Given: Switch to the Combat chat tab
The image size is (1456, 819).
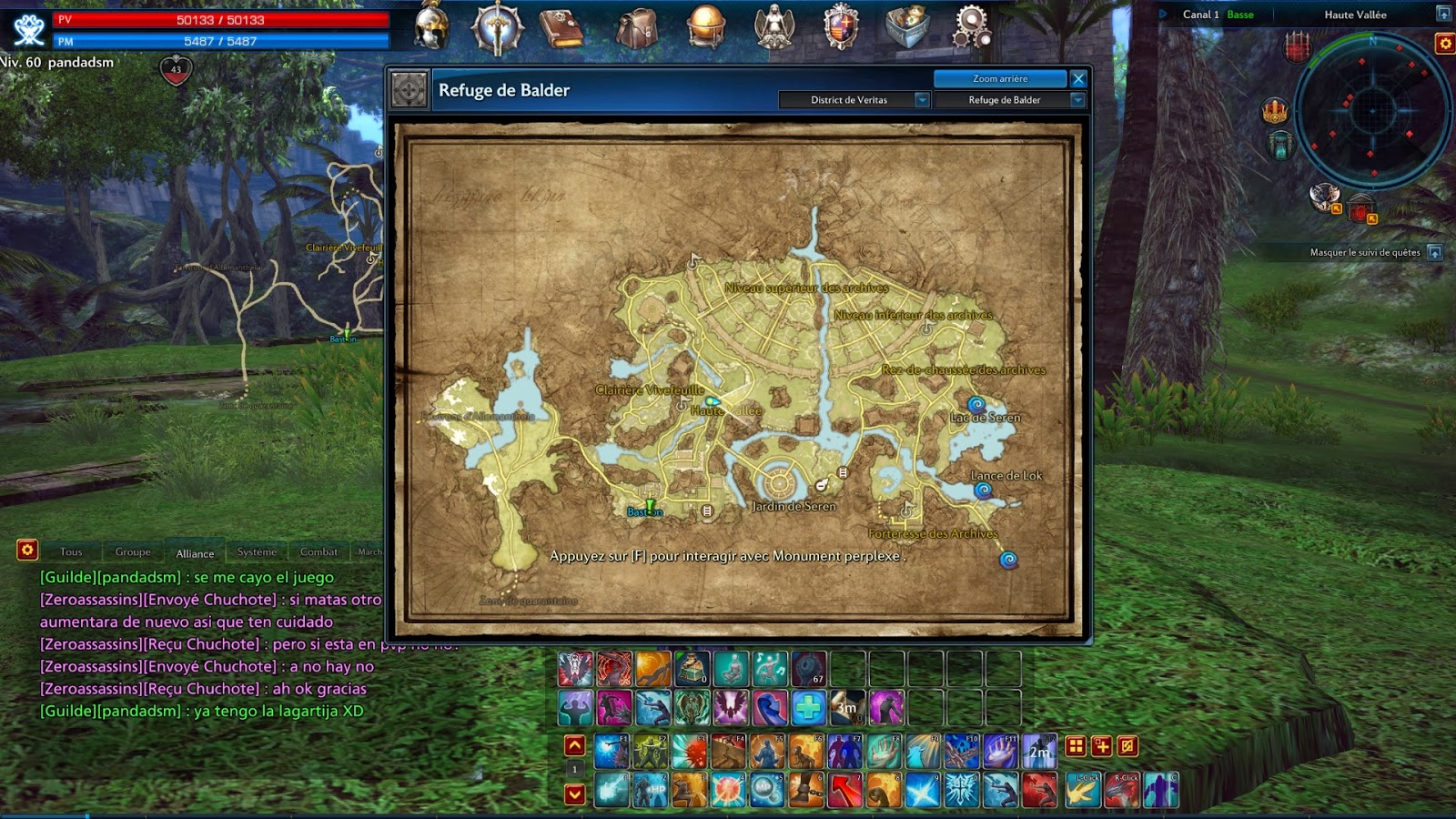Looking at the screenshot, I should click(x=318, y=551).
